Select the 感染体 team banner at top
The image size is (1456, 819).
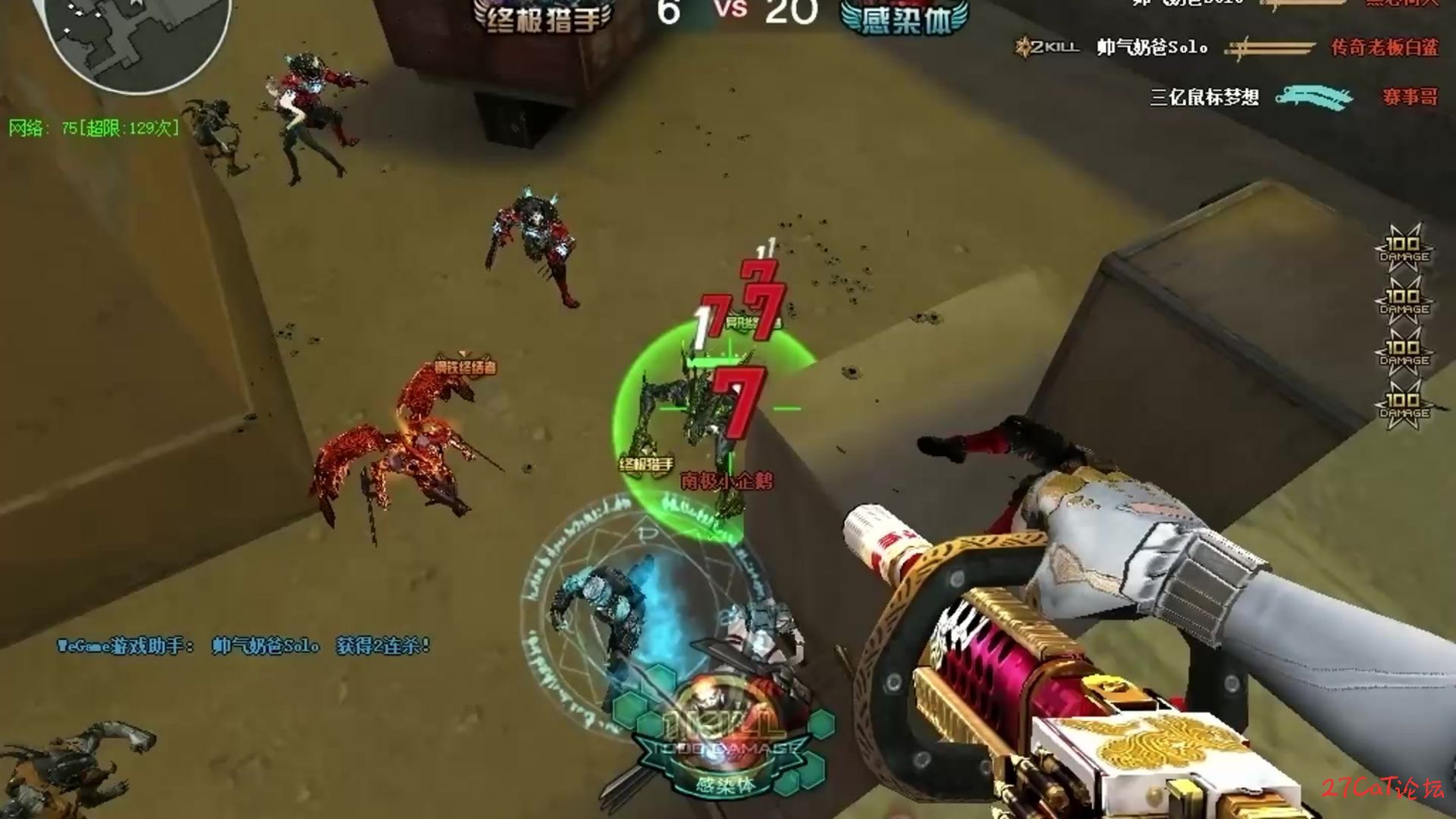pyautogui.click(x=905, y=18)
